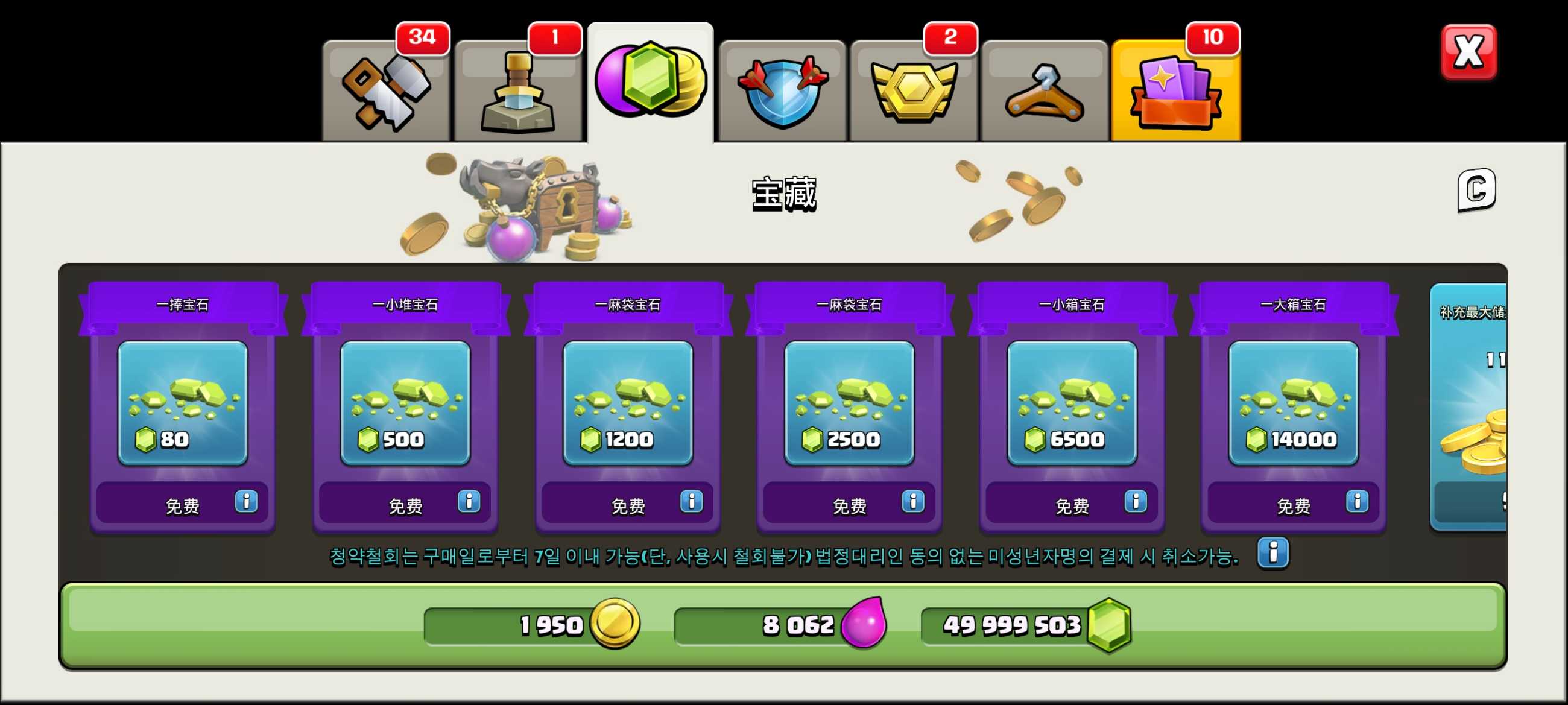Pick the 1200 gems pack
Image resolution: width=1568 pixels, height=705 pixels.
click(x=628, y=403)
